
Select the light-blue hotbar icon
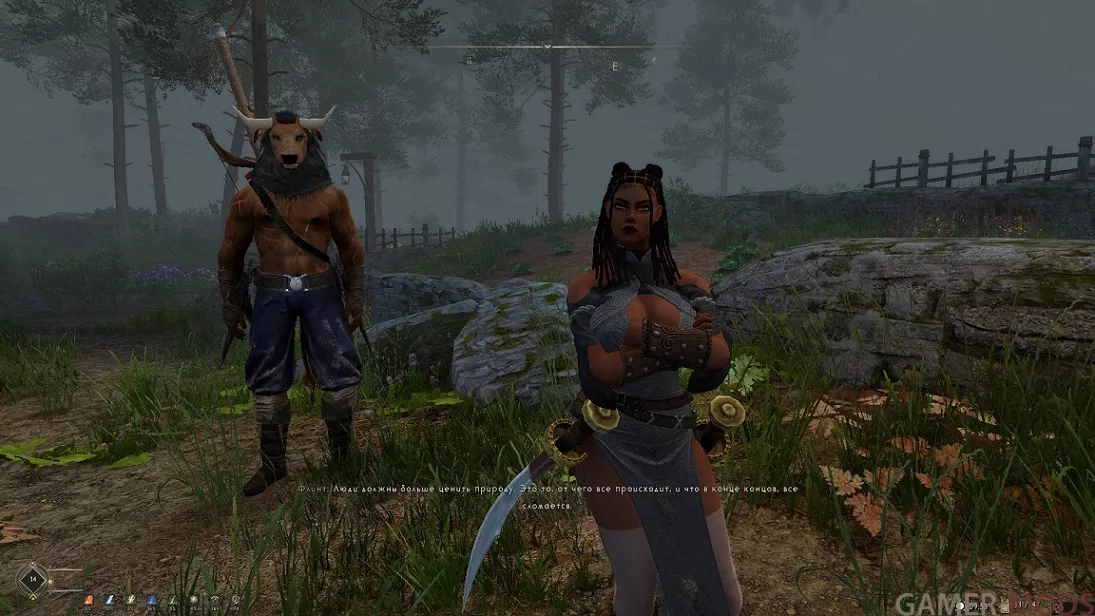coord(109,599)
